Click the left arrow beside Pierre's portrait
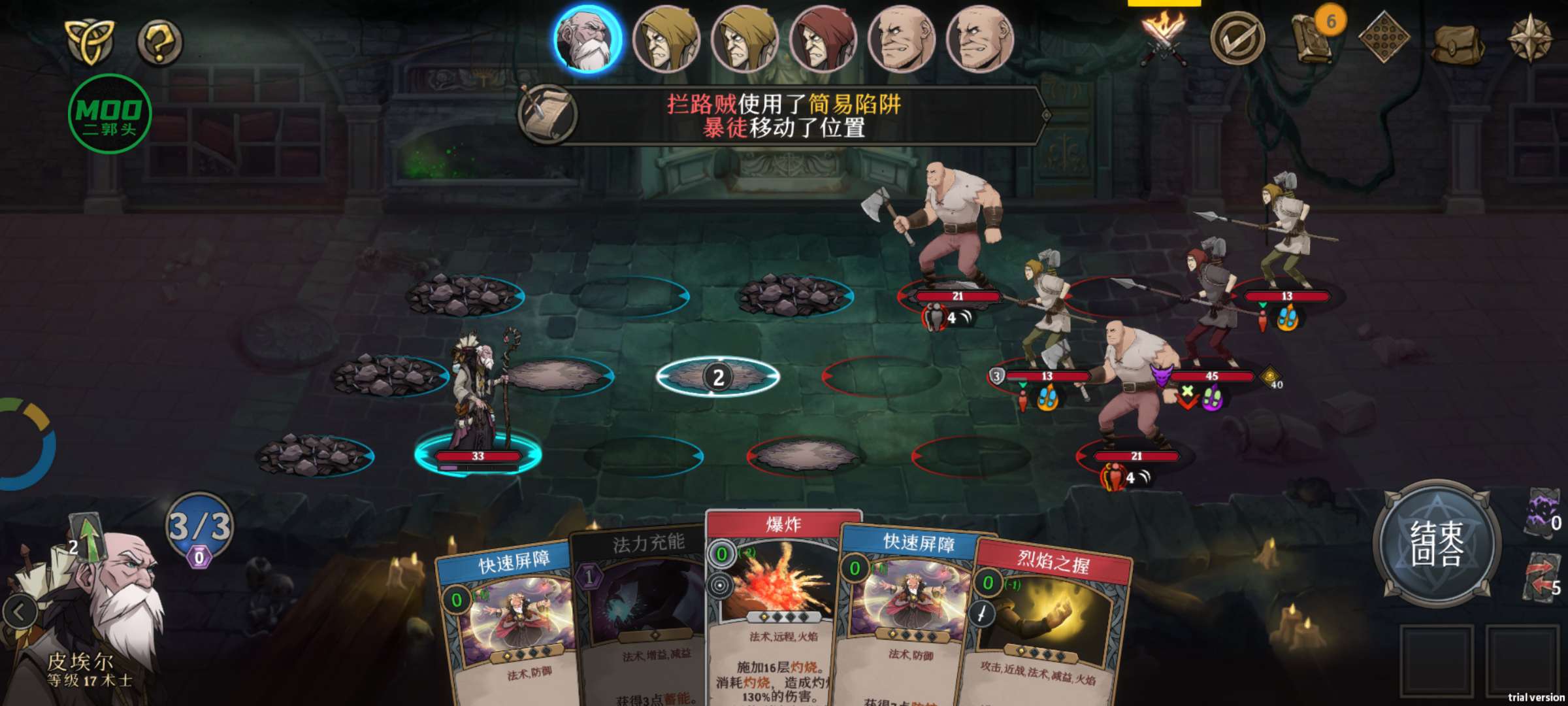This screenshot has width=1568, height=706. 20,613
